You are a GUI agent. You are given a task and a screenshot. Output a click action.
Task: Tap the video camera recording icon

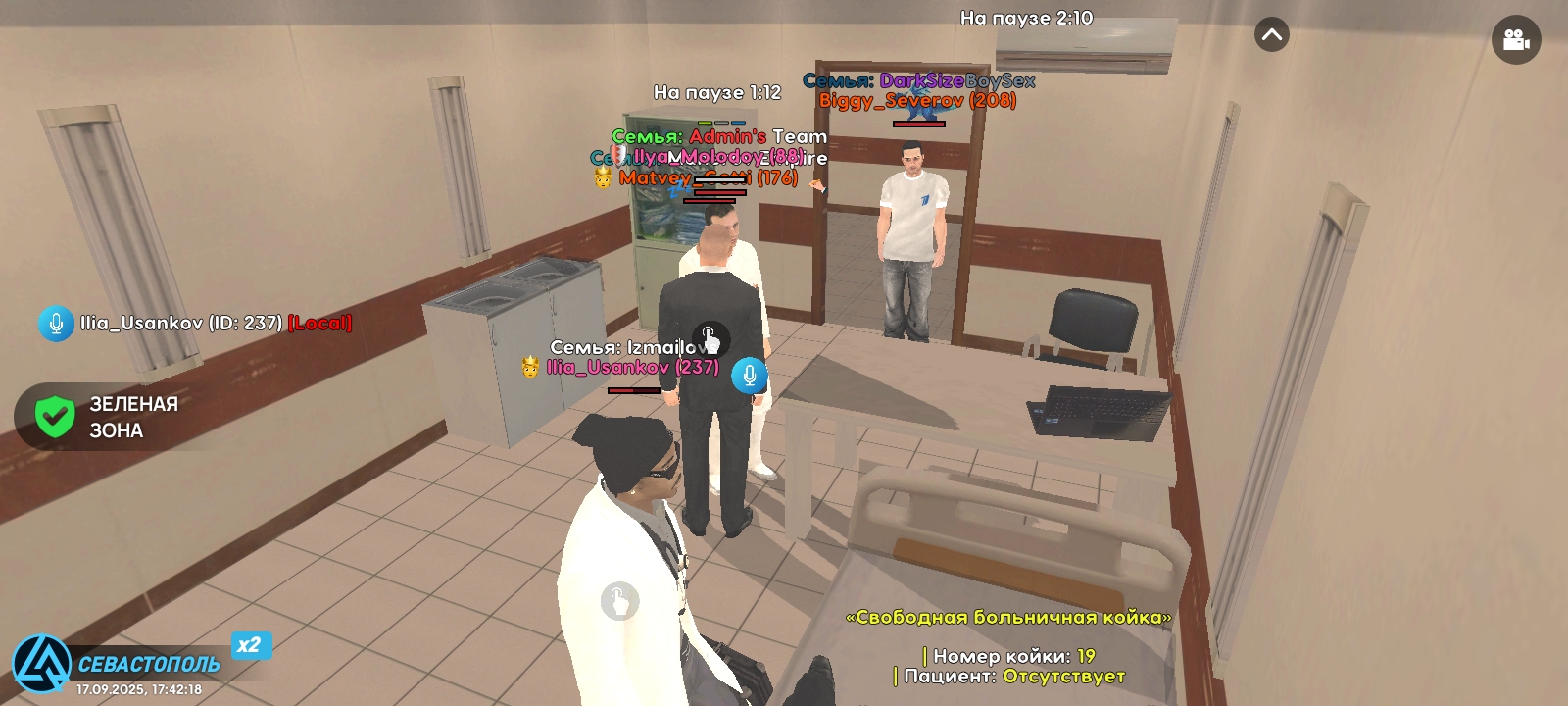[x=1515, y=39]
